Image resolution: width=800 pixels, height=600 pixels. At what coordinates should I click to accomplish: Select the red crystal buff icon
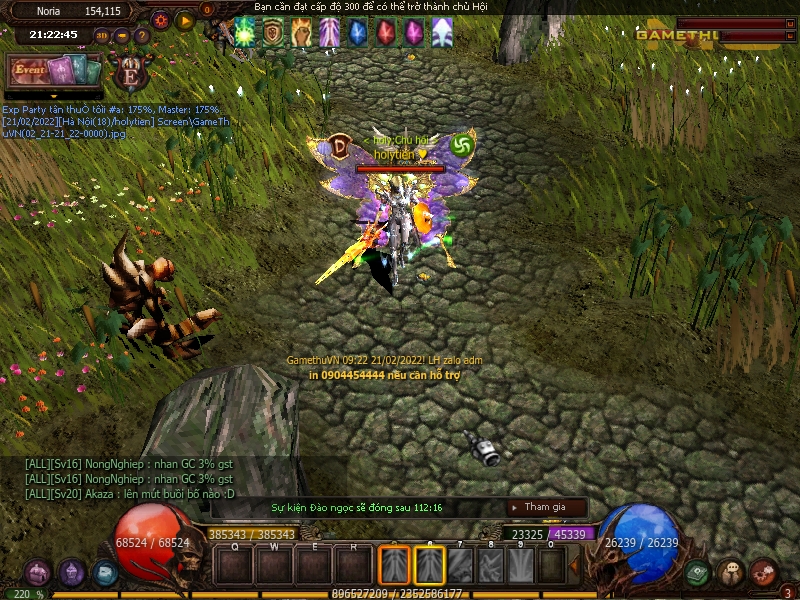click(385, 33)
